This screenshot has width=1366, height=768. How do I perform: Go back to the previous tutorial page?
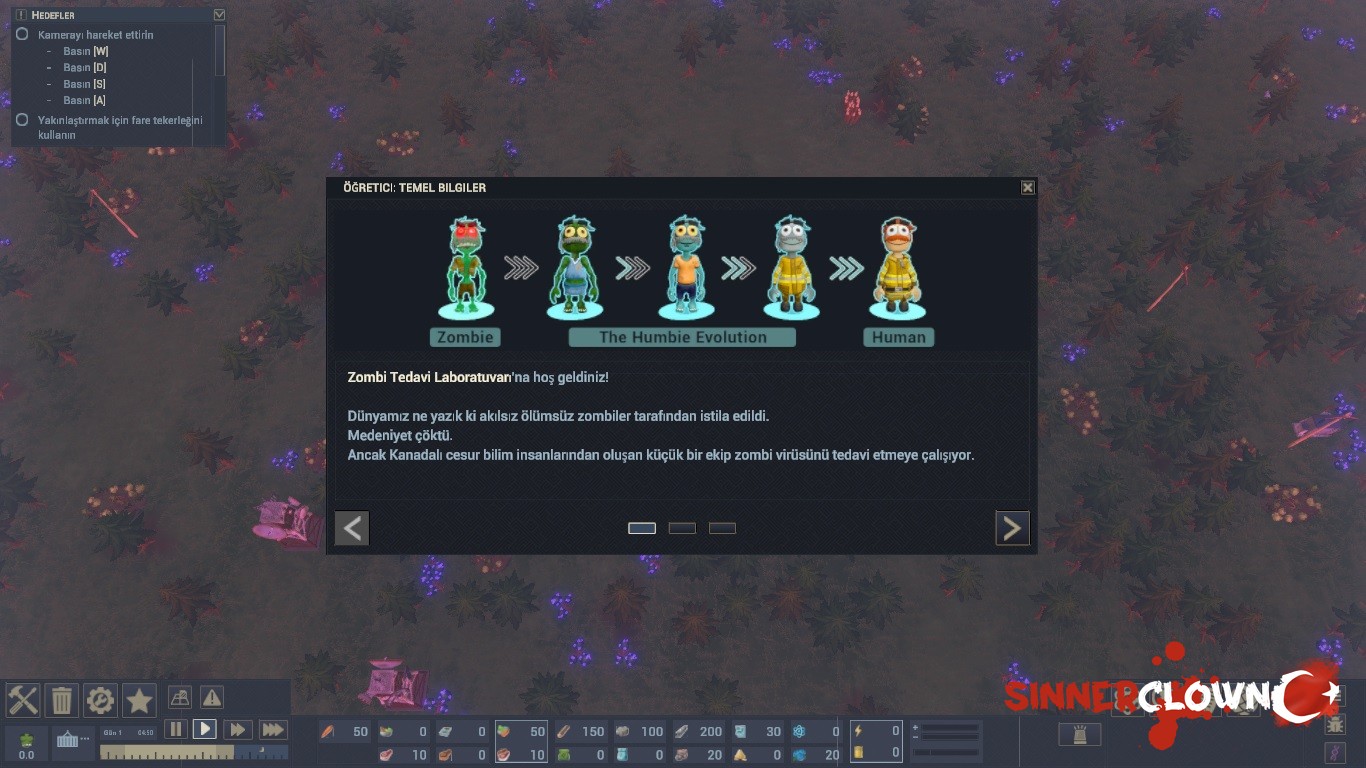pyautogui.click(x=352, y=528)
